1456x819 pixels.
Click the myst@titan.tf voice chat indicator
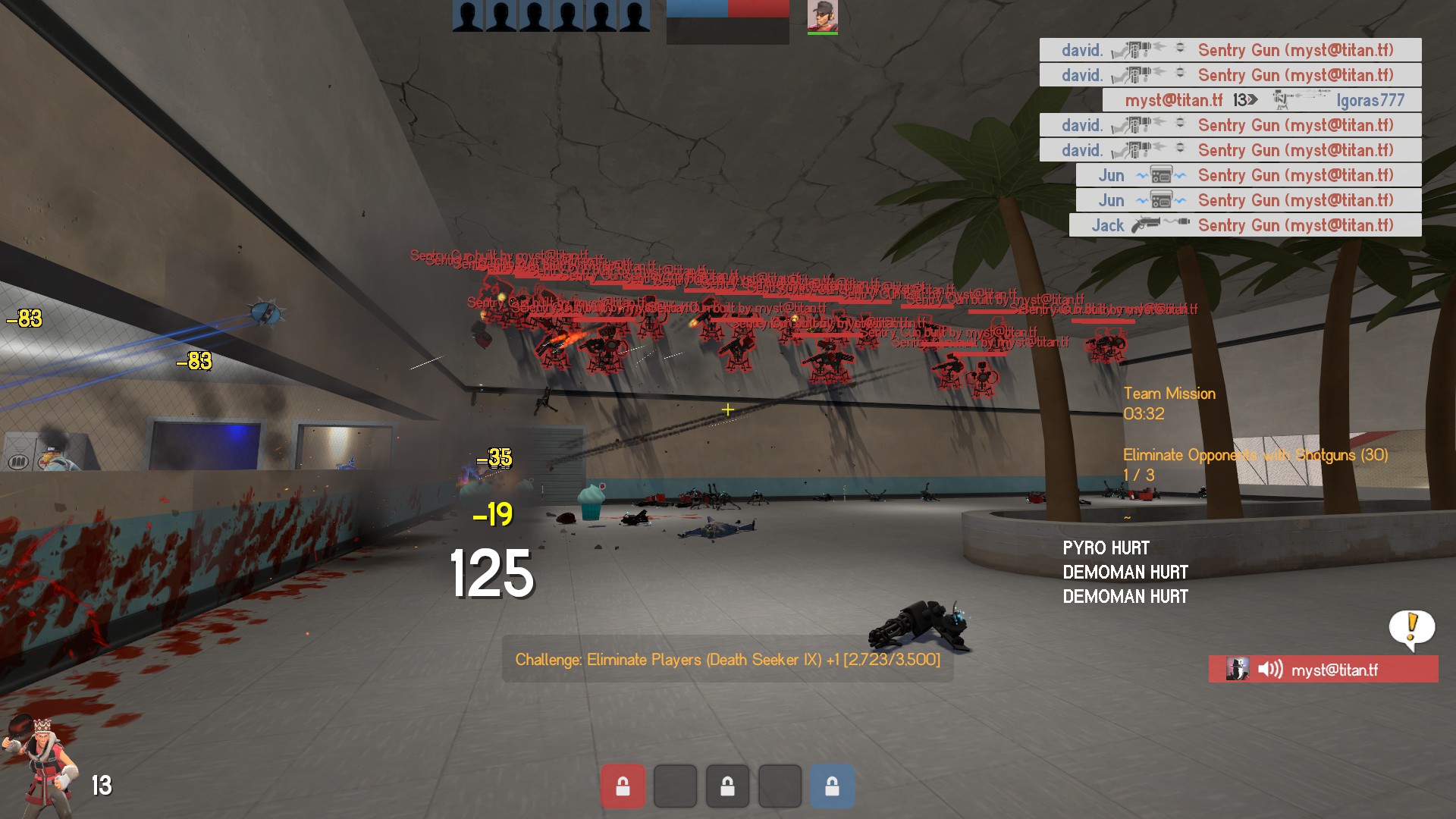[1323, 670]
